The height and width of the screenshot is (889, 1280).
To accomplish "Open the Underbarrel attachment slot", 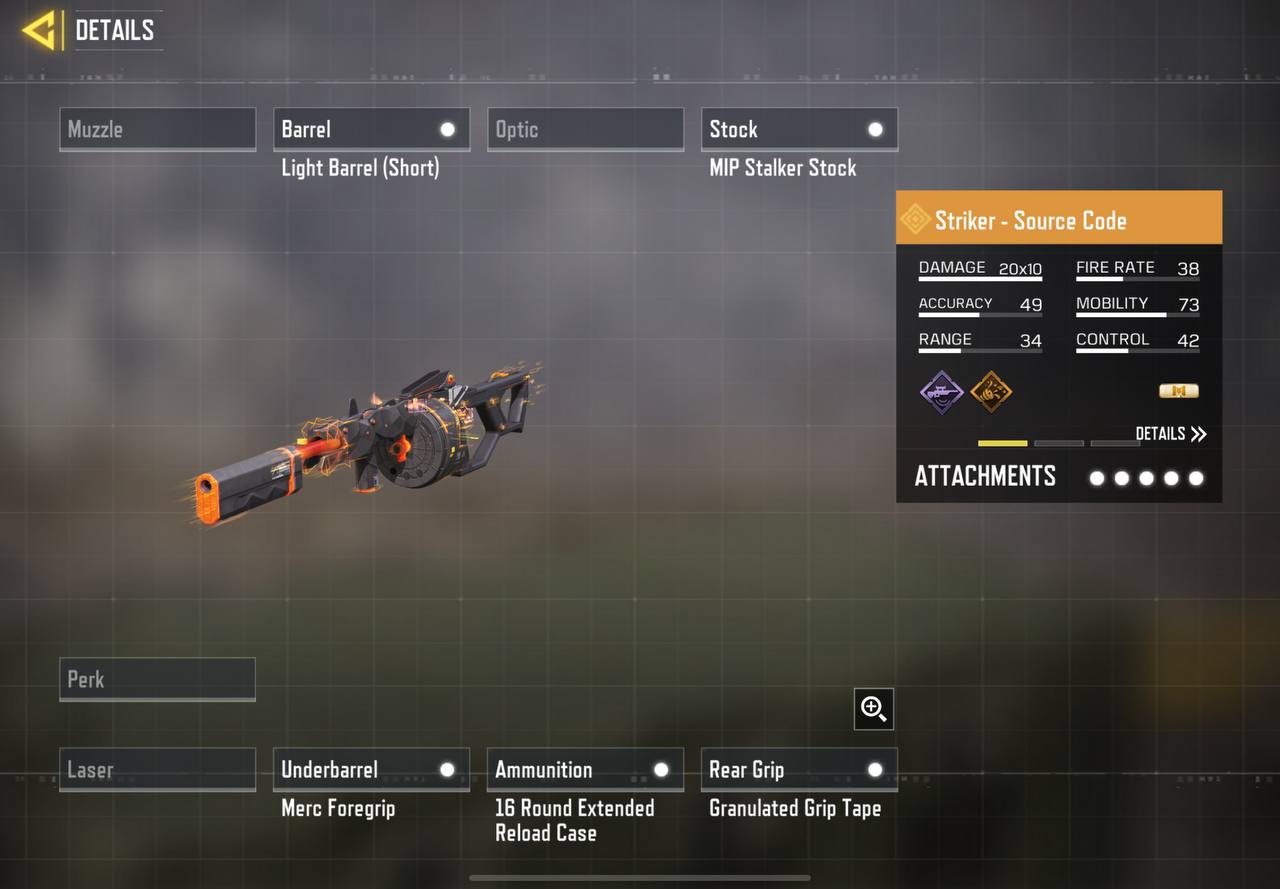I will [371, 770].
